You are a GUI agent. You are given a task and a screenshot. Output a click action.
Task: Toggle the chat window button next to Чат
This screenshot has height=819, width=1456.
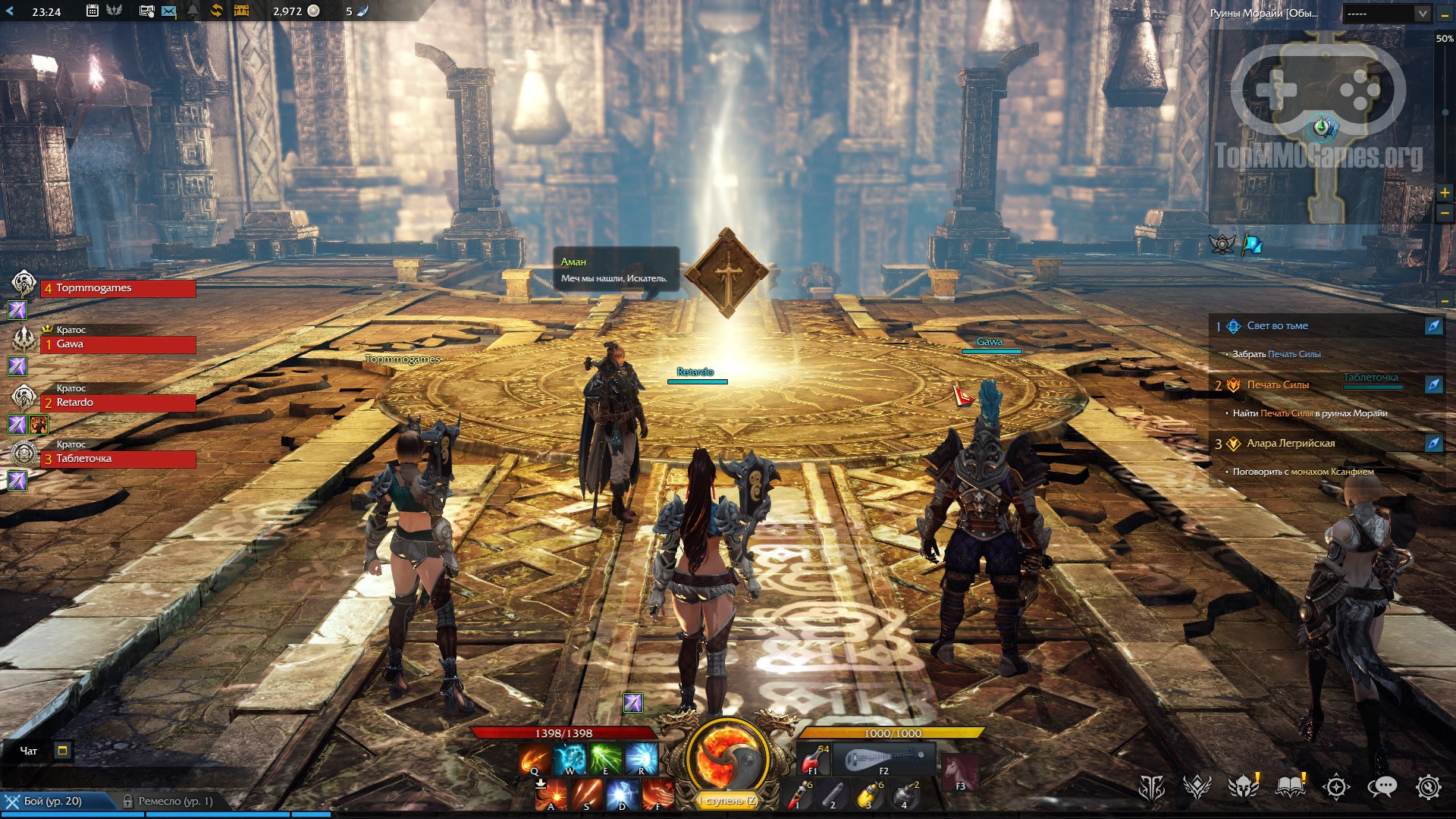coord(63,751)
